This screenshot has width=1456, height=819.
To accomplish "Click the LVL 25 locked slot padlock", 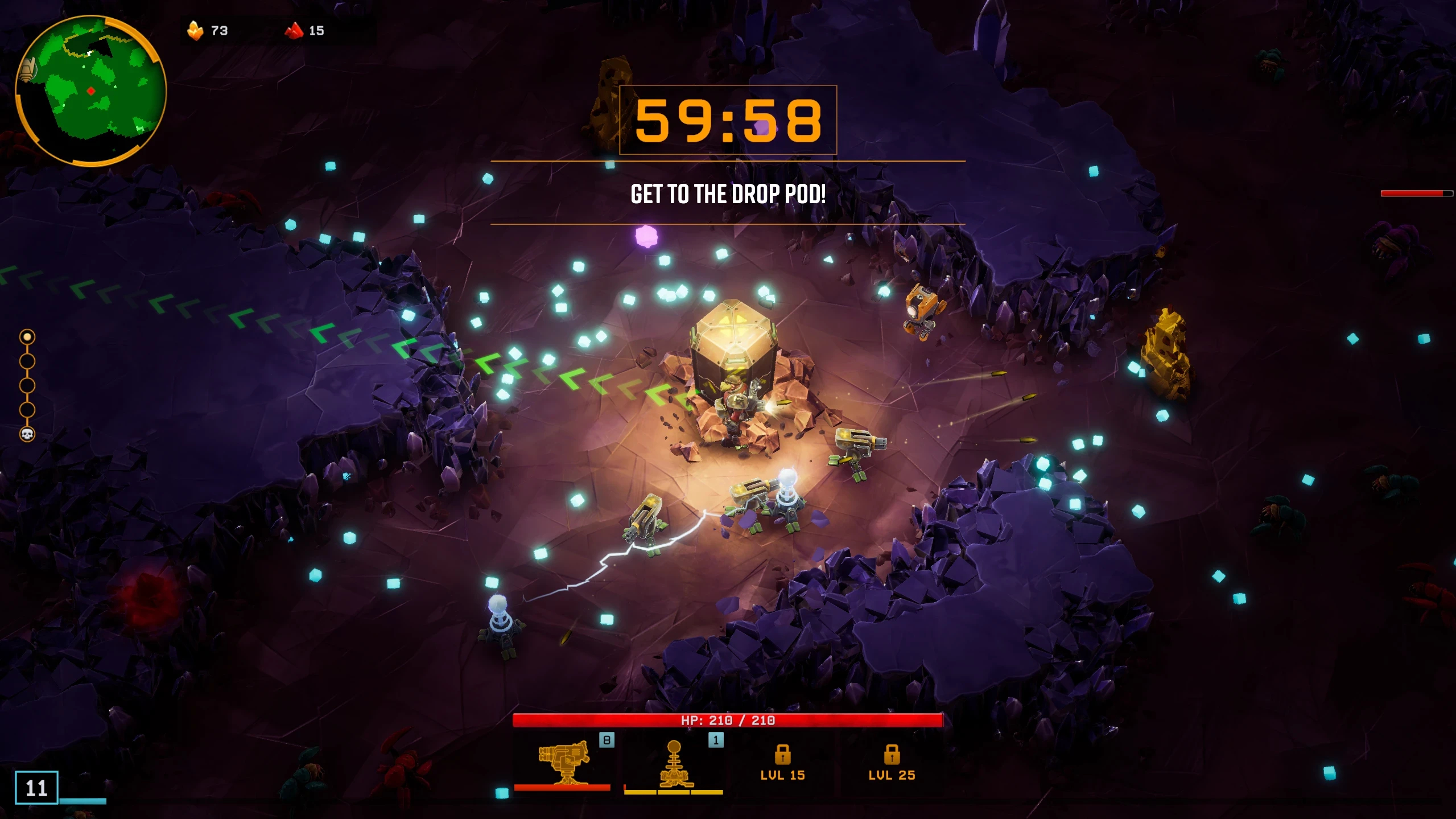I will pyautogui.click(x=891, y=757).
